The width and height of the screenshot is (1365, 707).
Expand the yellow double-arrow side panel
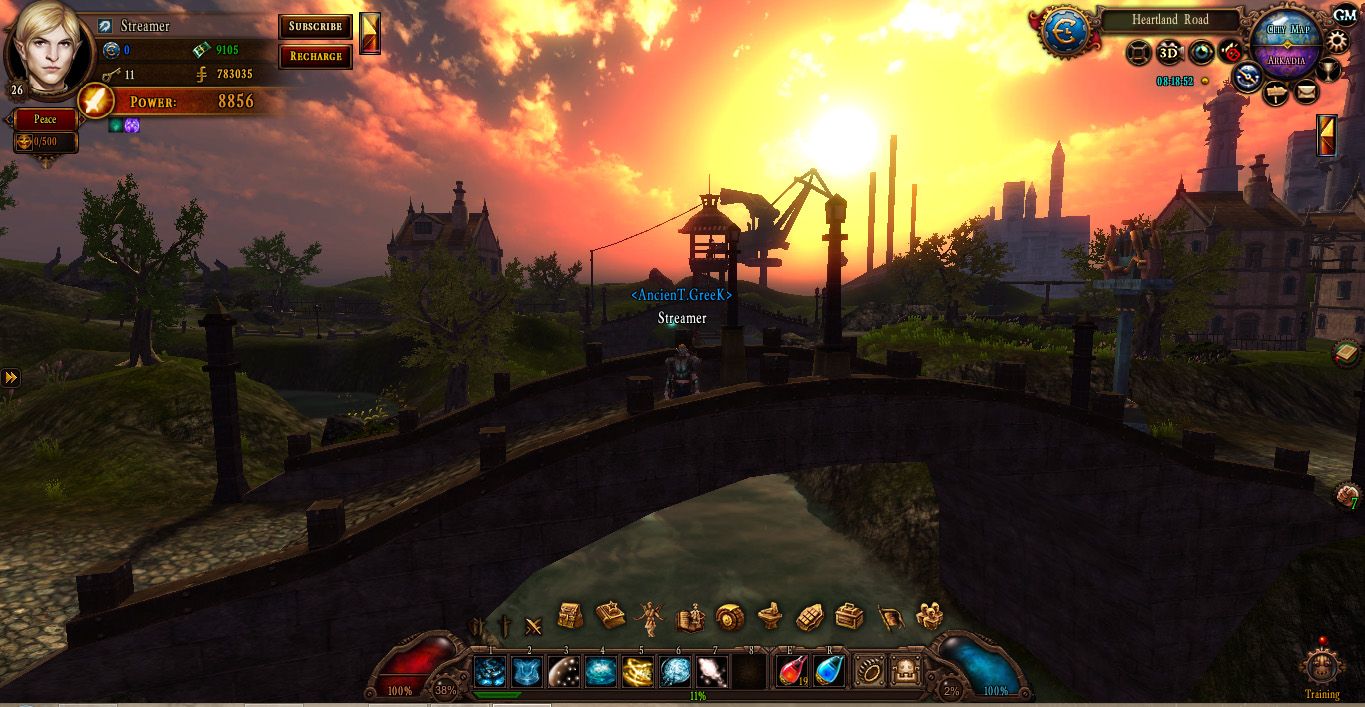pos(10,377)
